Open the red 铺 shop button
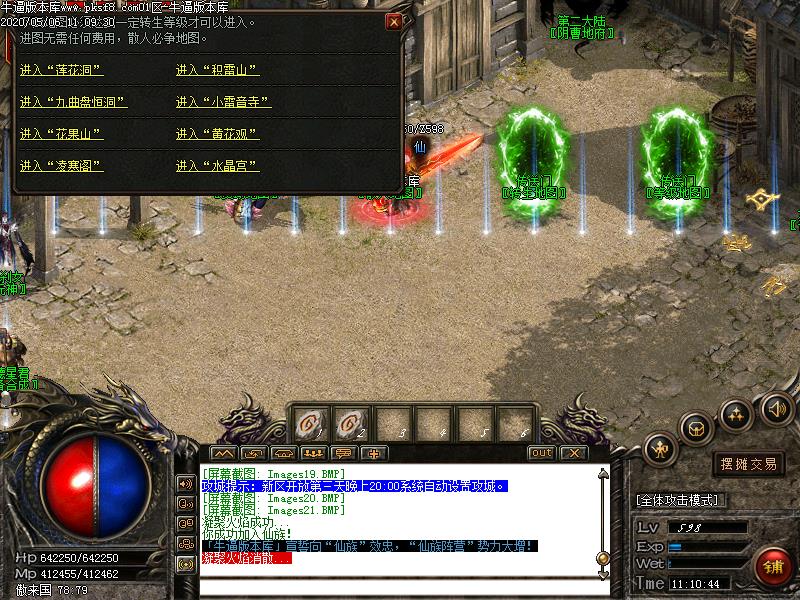 [772, 566]
